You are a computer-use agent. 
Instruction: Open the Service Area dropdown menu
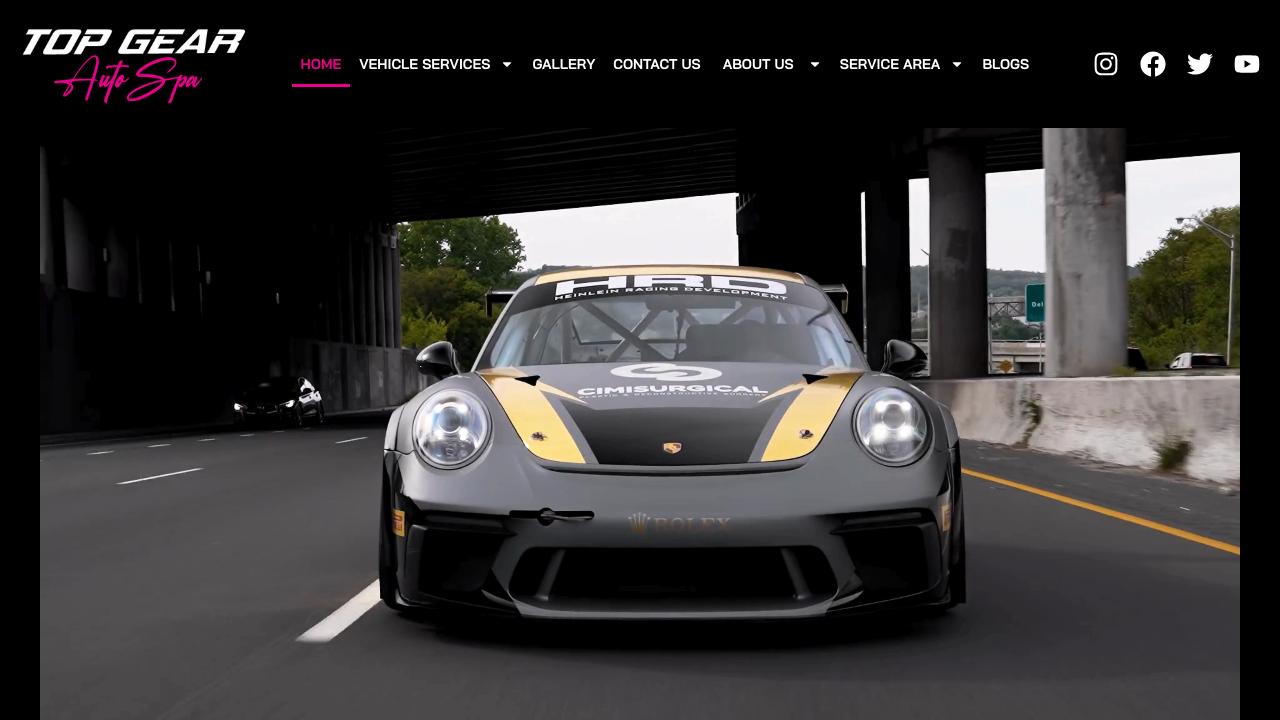click(x=889, y=64)
